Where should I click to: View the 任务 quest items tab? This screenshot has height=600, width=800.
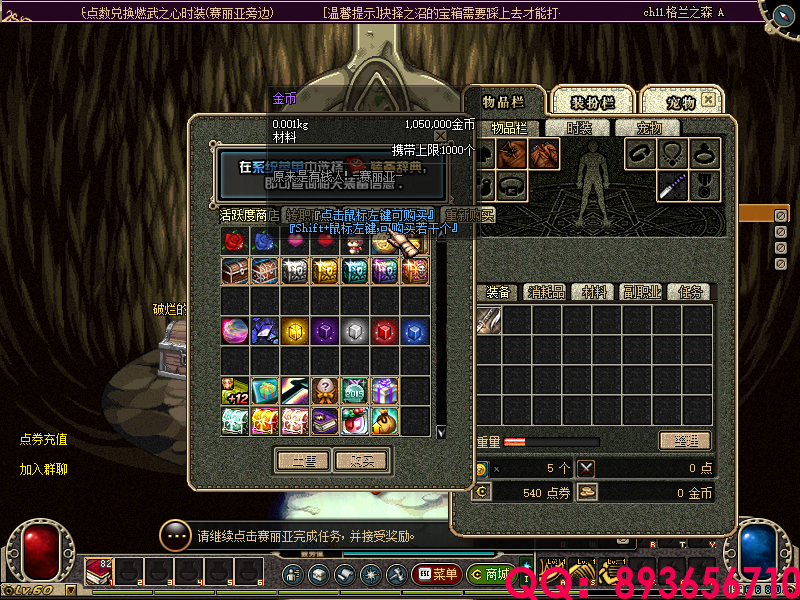coord(690,292)
